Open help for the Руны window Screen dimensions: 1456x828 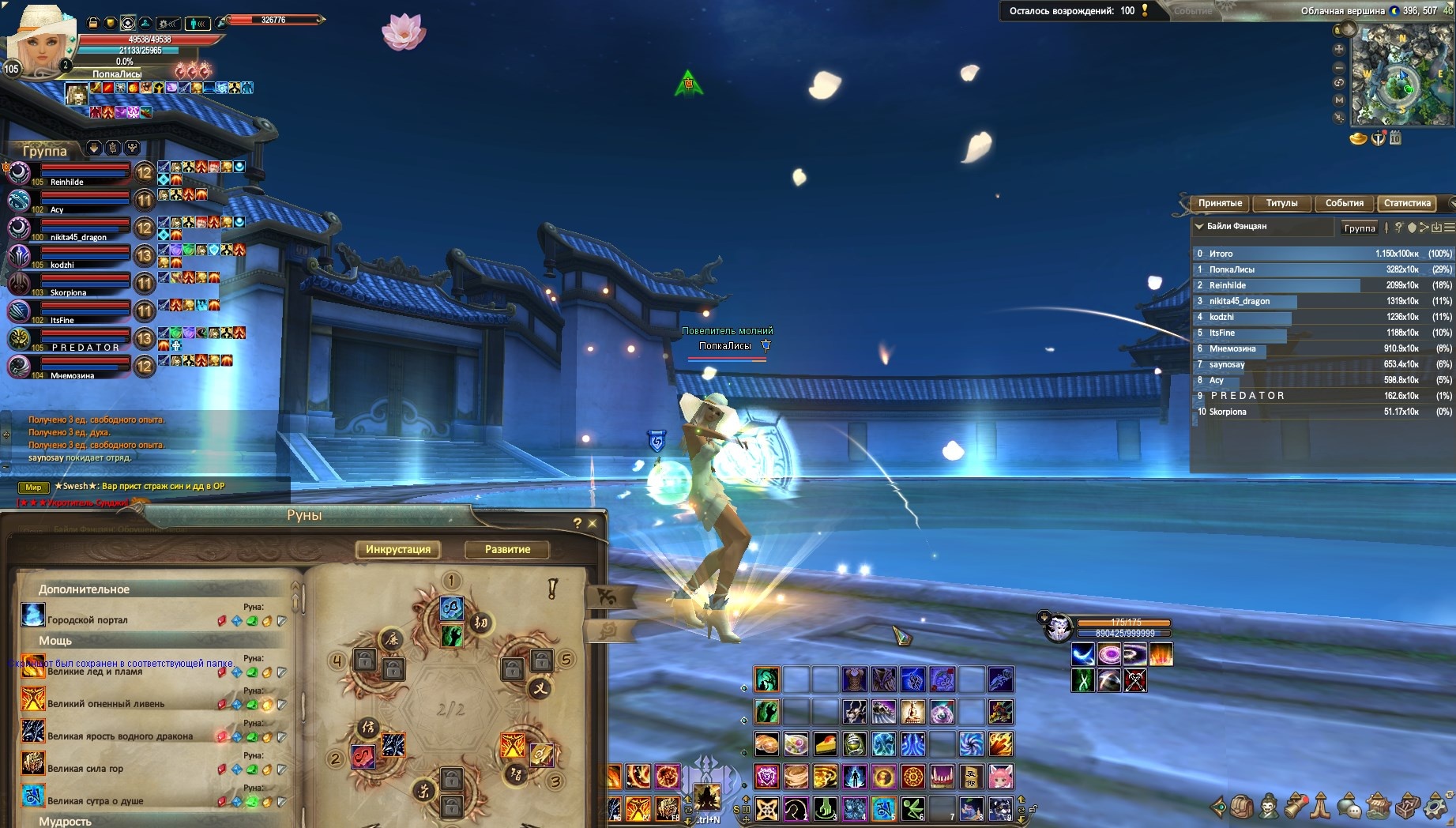(577, 523)
